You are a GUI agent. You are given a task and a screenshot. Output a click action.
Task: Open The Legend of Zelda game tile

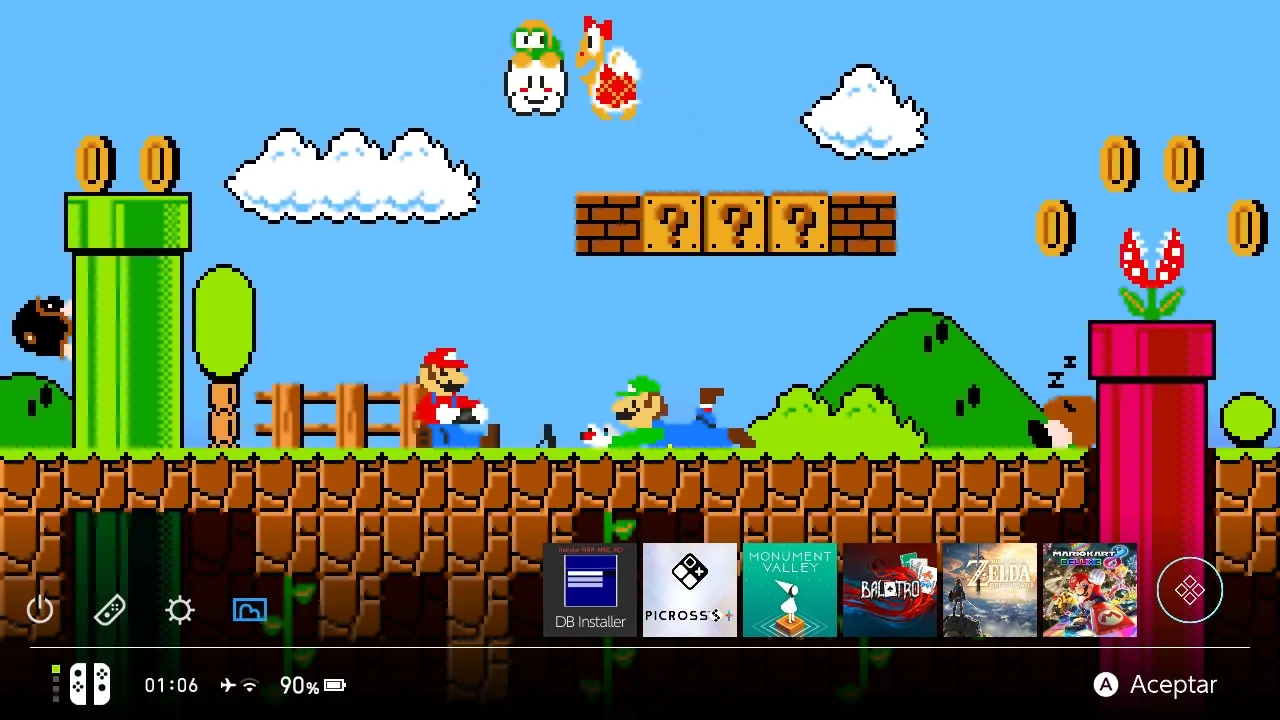pyautogui.click(x=990, y=590)
